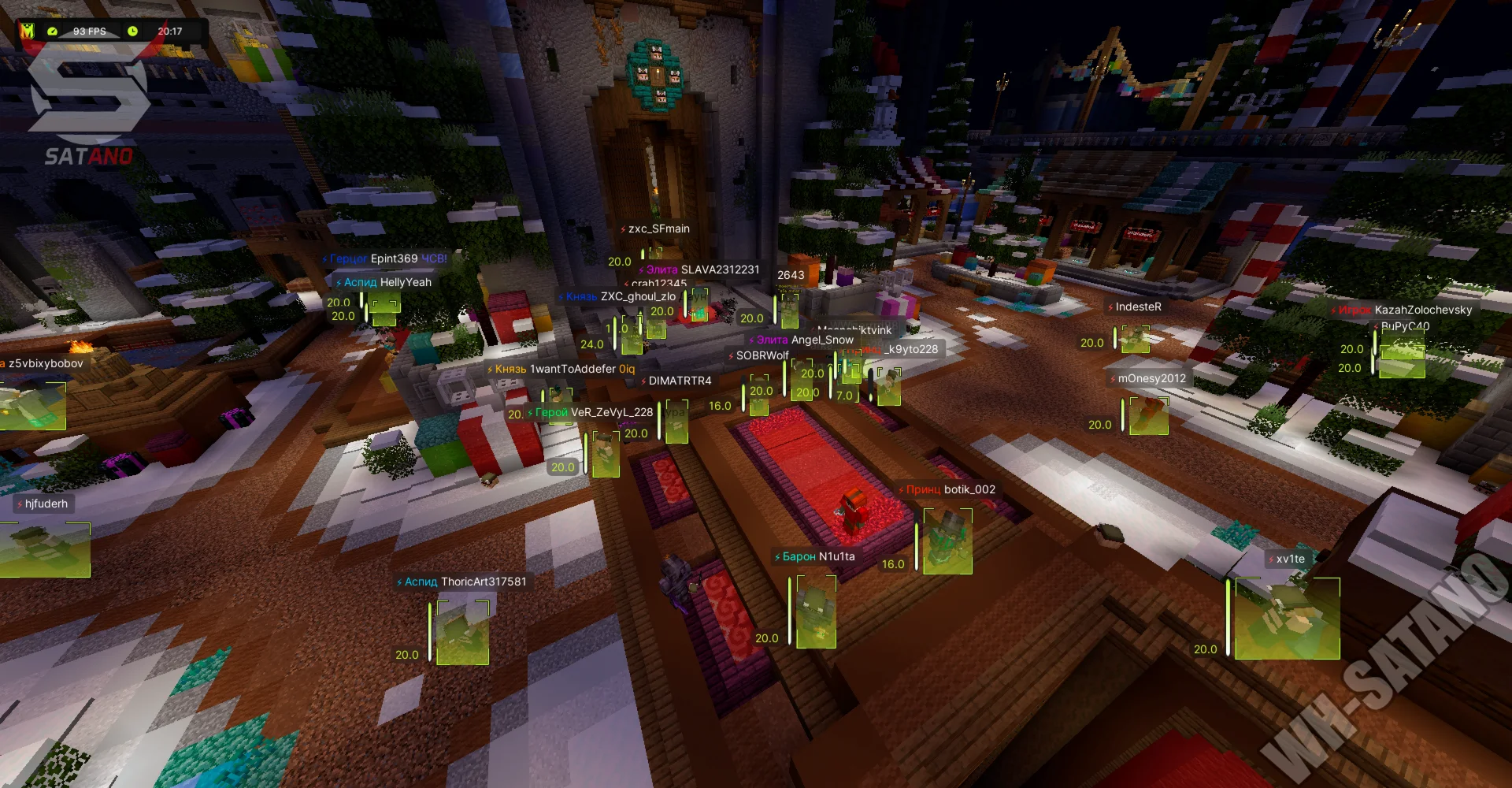Click the clock icon next to the 20:17 time
The height and width of the screenshot is (788, 1512).
(x=134, y=32)
